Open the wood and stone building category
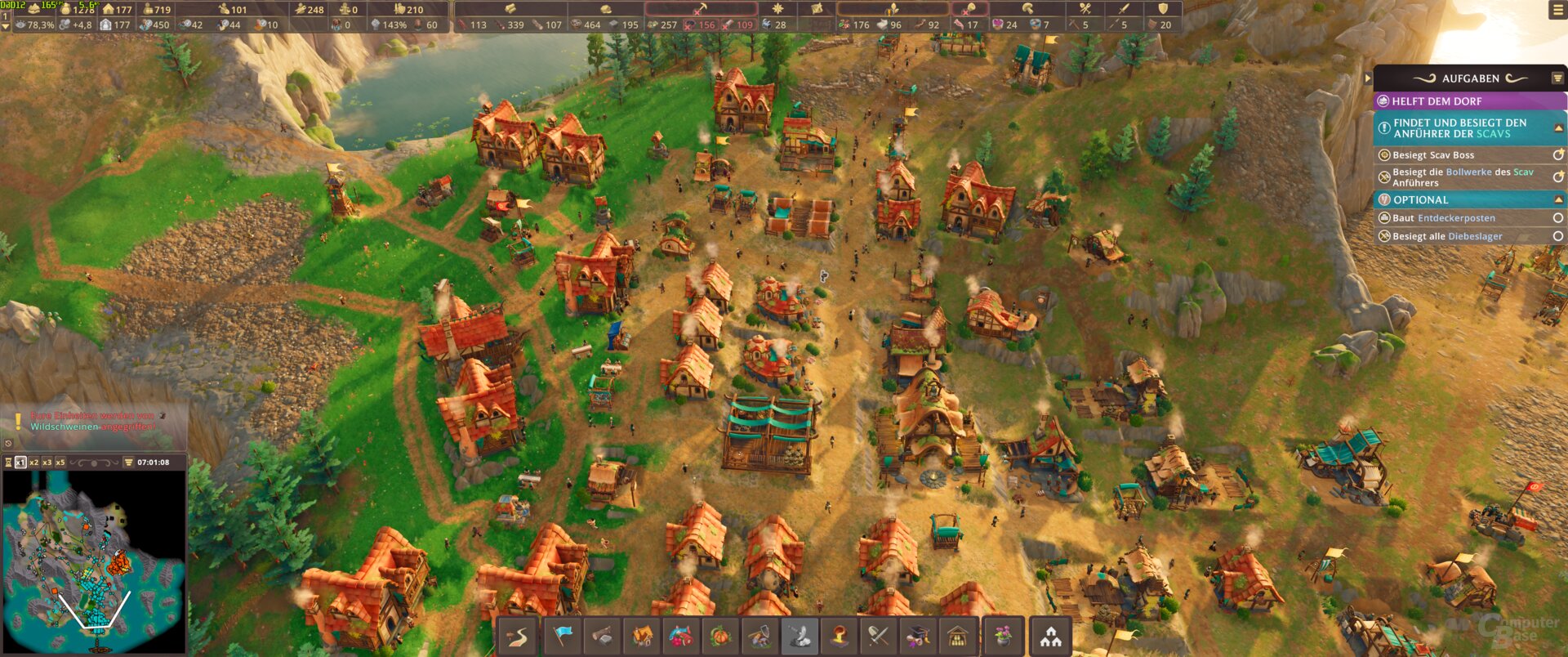 tap(602, 636)
